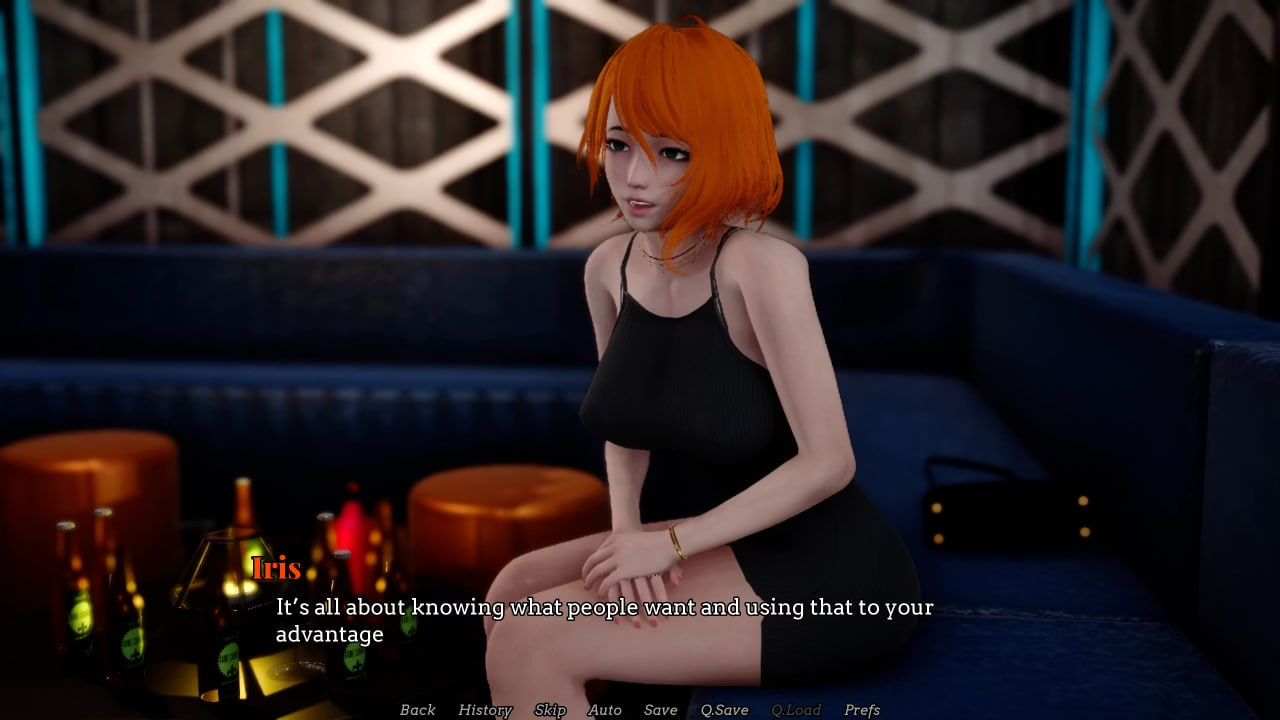Select the speaker name Iris

[x=277, y=569]
